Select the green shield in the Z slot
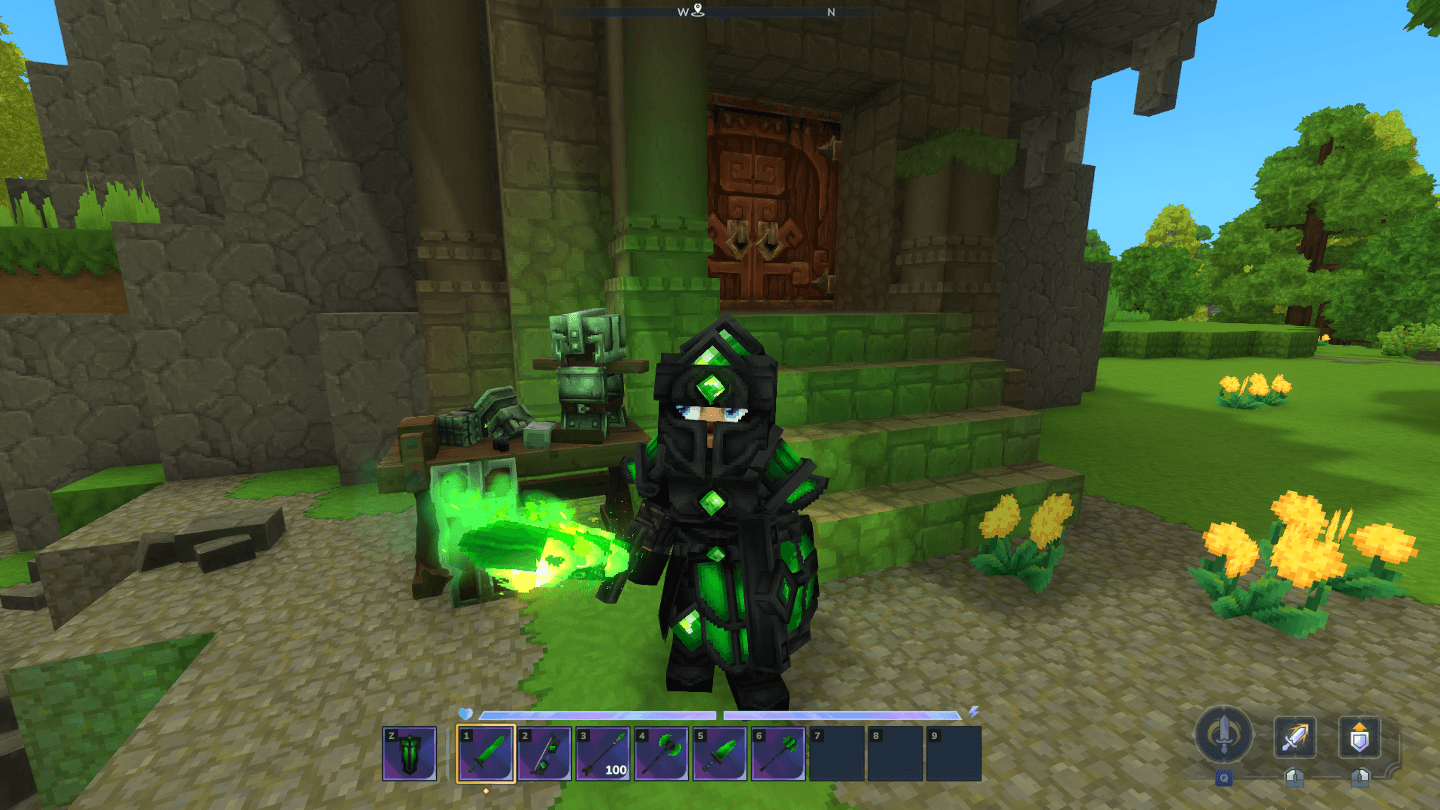This screenshot has width=1440, height=810. [409, 753]
